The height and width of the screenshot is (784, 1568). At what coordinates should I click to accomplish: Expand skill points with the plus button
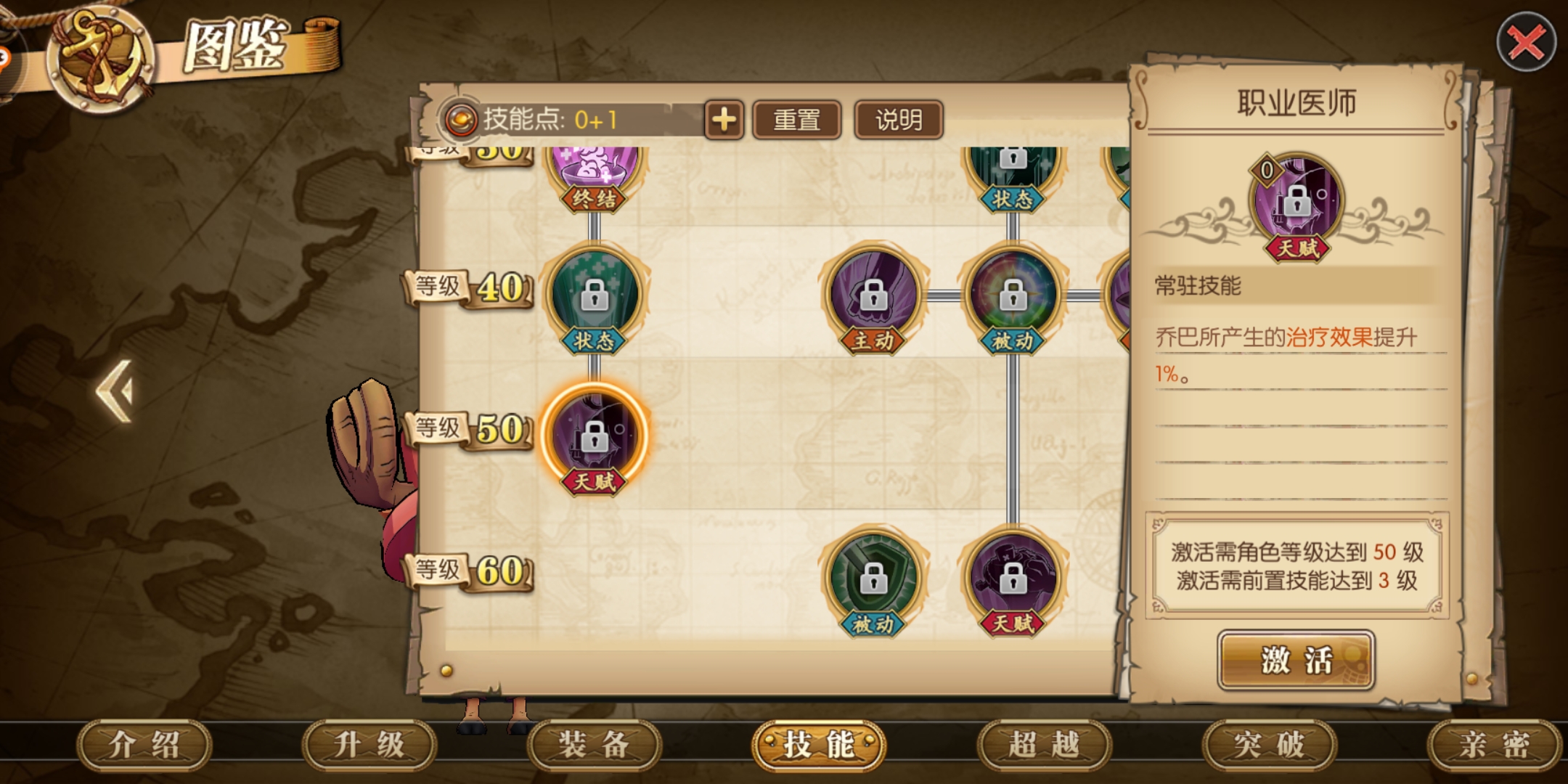click(724, 118)
